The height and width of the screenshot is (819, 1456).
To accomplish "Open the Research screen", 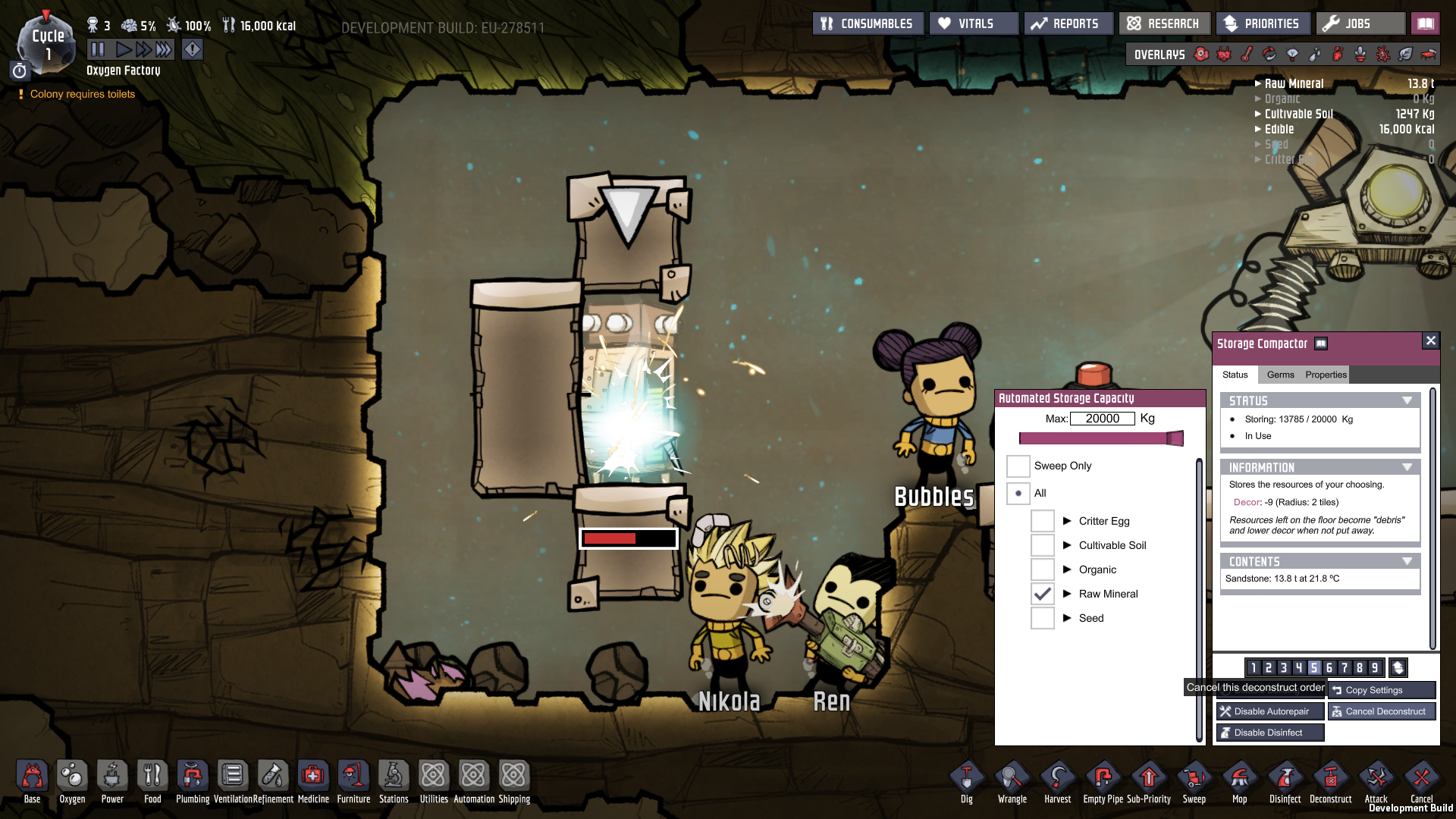I will (1164, 24).
